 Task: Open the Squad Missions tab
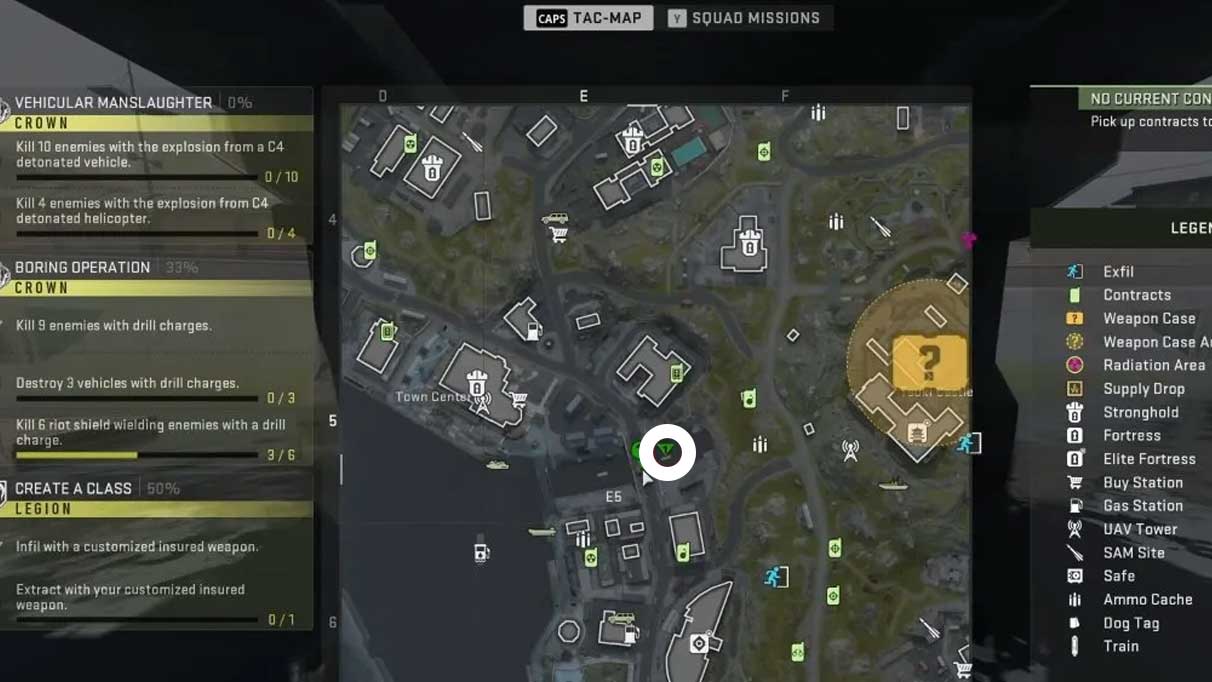(745, 18)
